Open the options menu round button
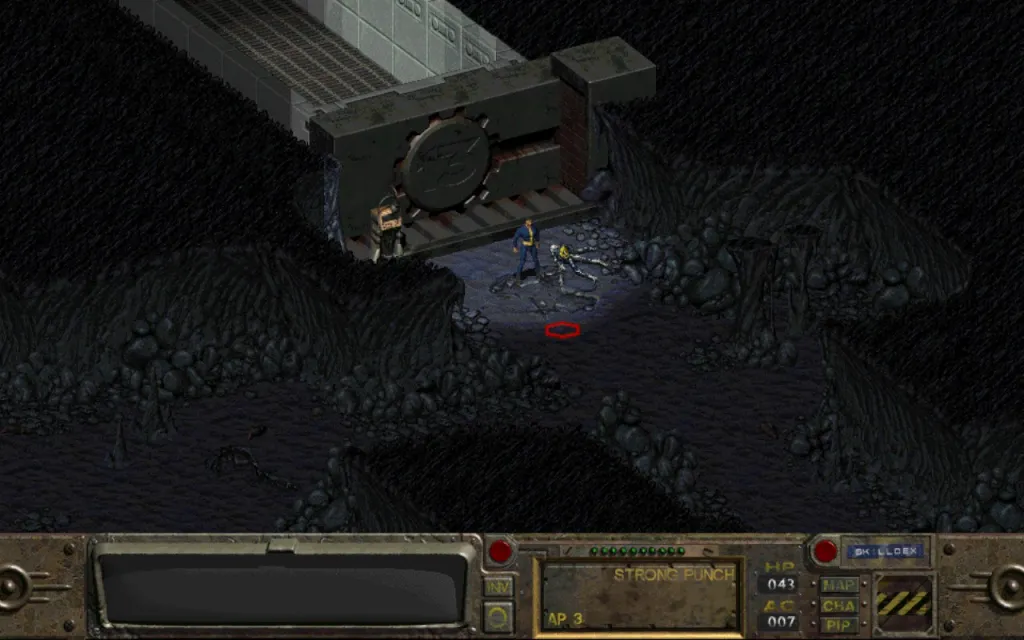Screen dimensions: 1024x640 [498, 613]
